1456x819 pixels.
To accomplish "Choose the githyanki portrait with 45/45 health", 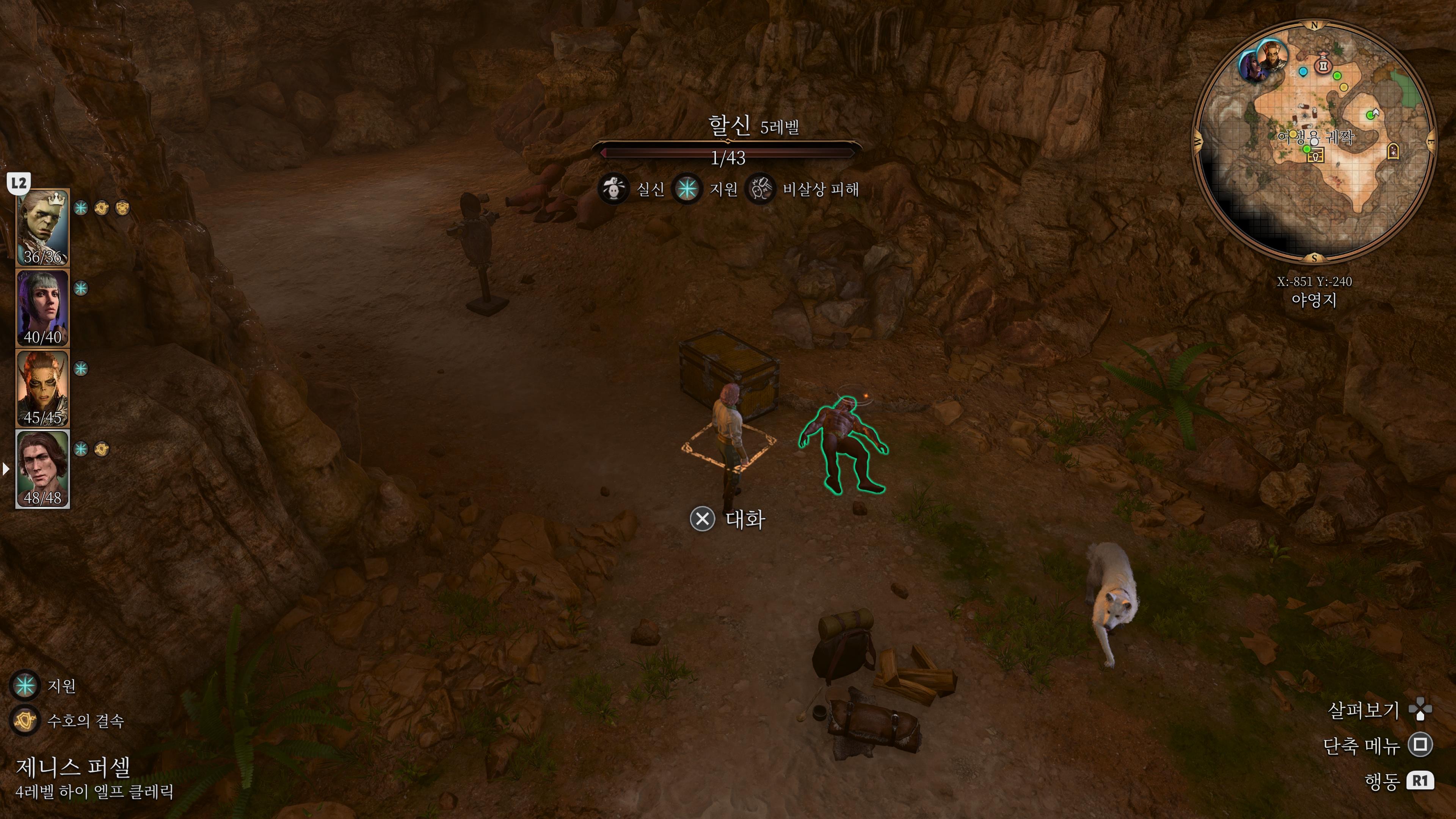I will tap(42, 388).
